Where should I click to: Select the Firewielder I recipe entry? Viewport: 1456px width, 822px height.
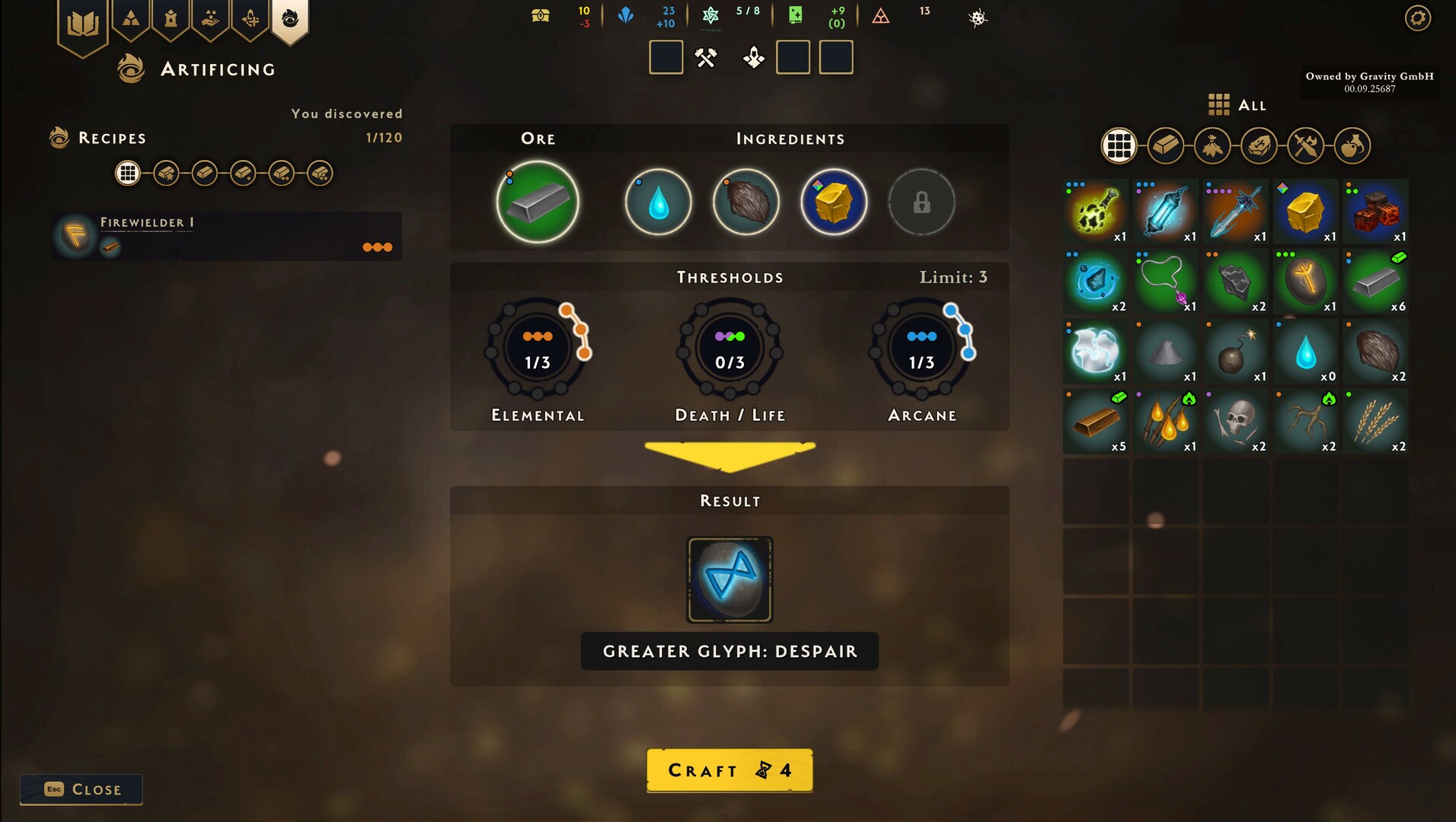pyautogui.click(x=225, y=236)
